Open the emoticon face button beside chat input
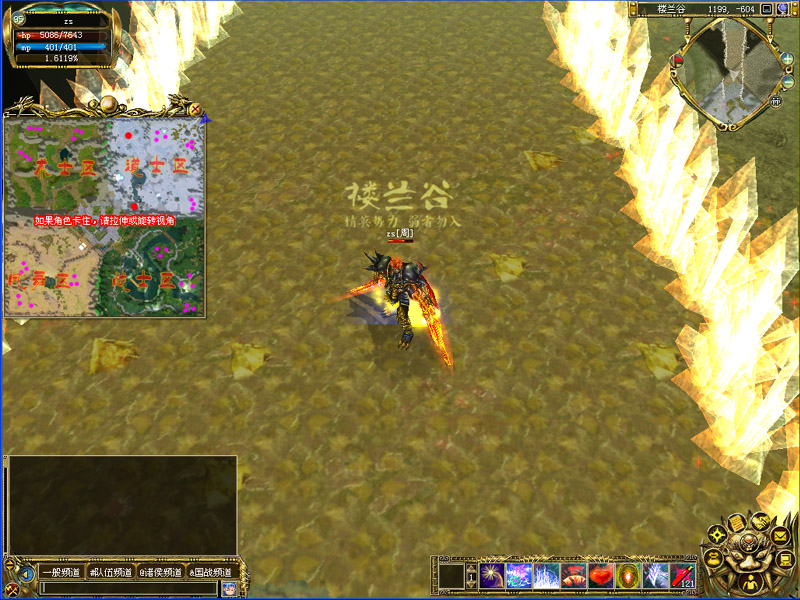Screen dimensions: 800x600 tap(228, 588)
